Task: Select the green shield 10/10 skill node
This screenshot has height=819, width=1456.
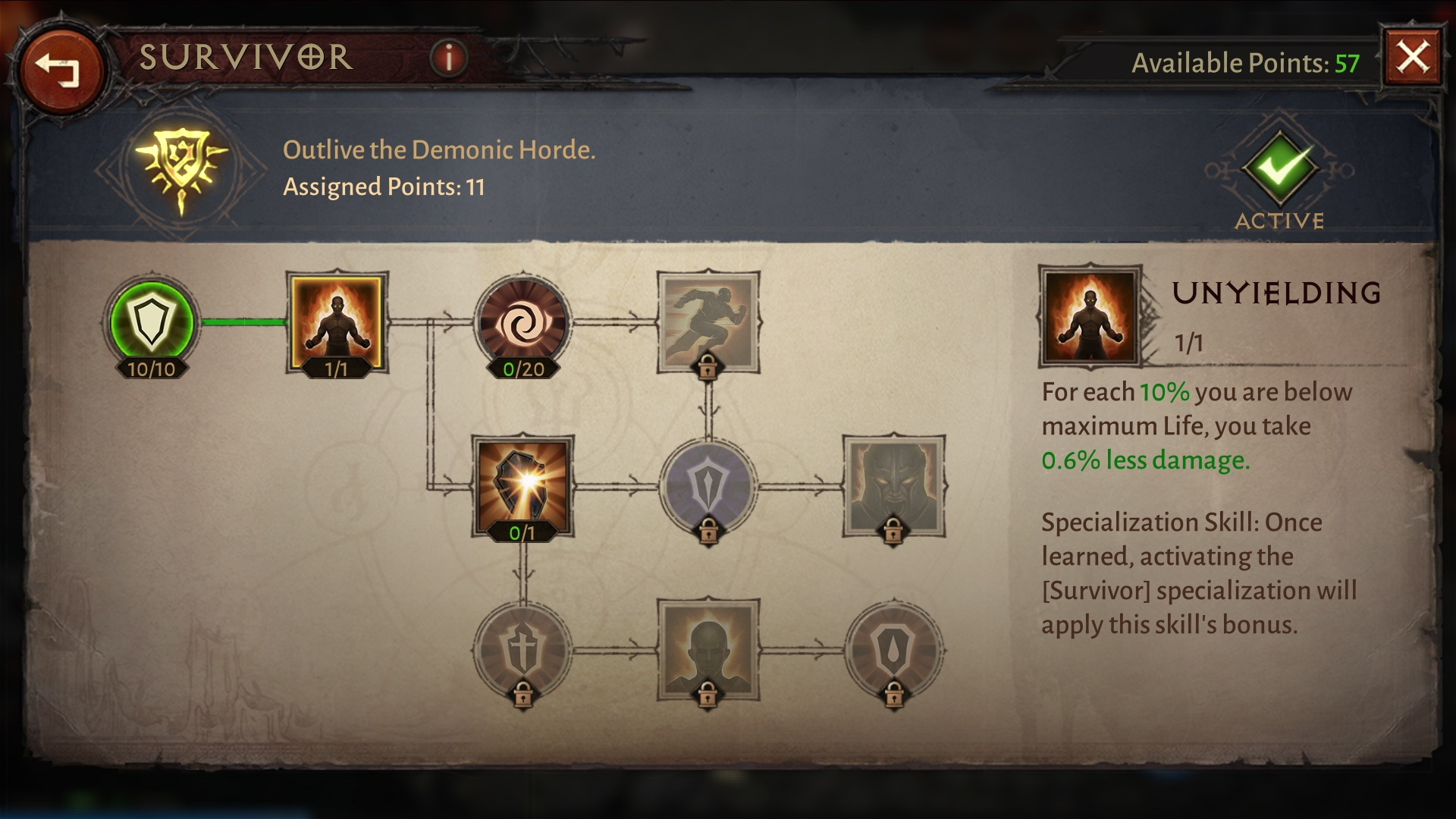Action: coord(151,322)
